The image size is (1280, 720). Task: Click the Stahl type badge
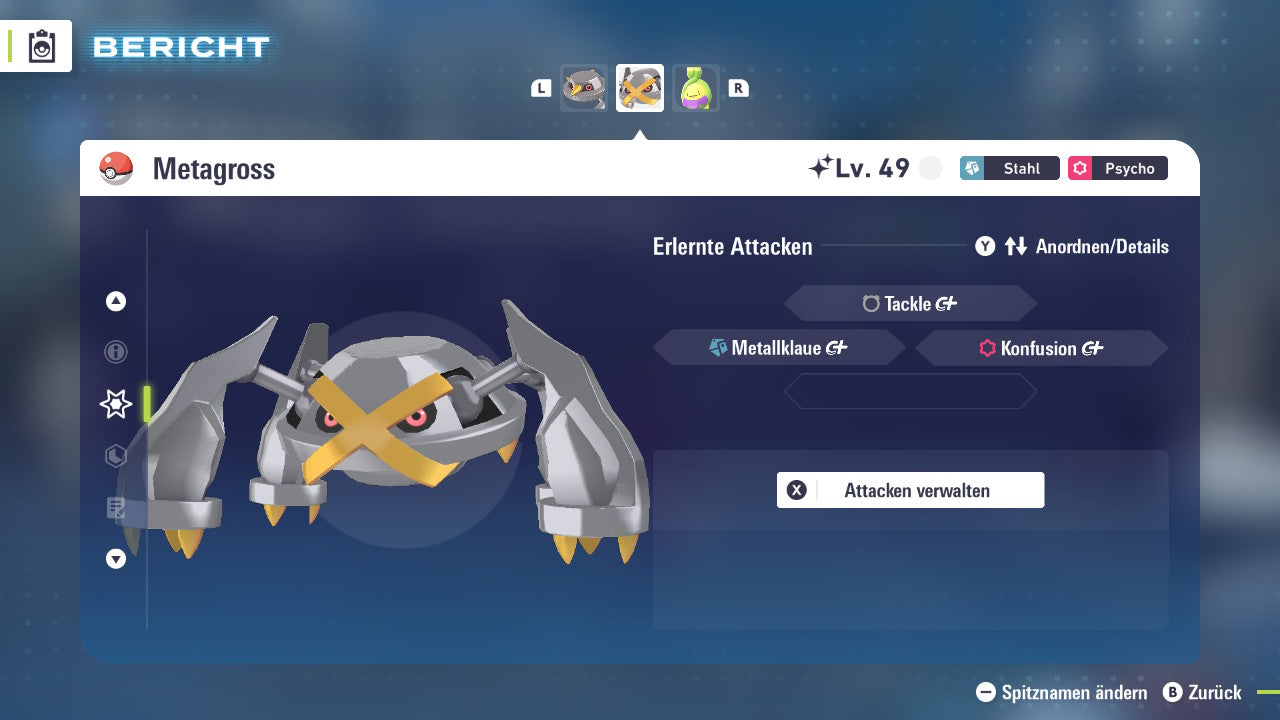[x=1009, y=168]
